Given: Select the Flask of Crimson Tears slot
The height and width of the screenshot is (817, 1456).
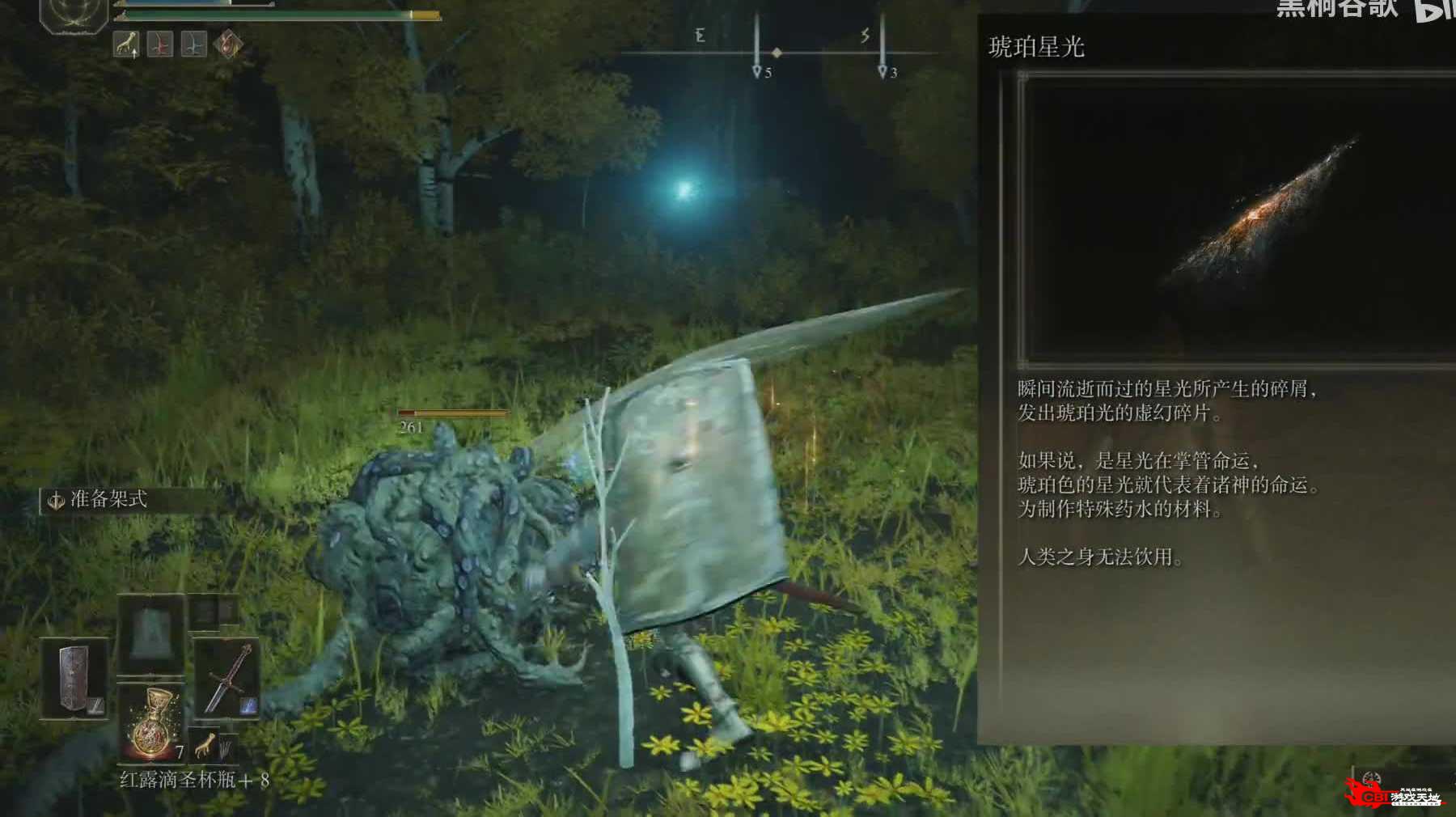Looking at the screenshot, I should tap(151, 722).
